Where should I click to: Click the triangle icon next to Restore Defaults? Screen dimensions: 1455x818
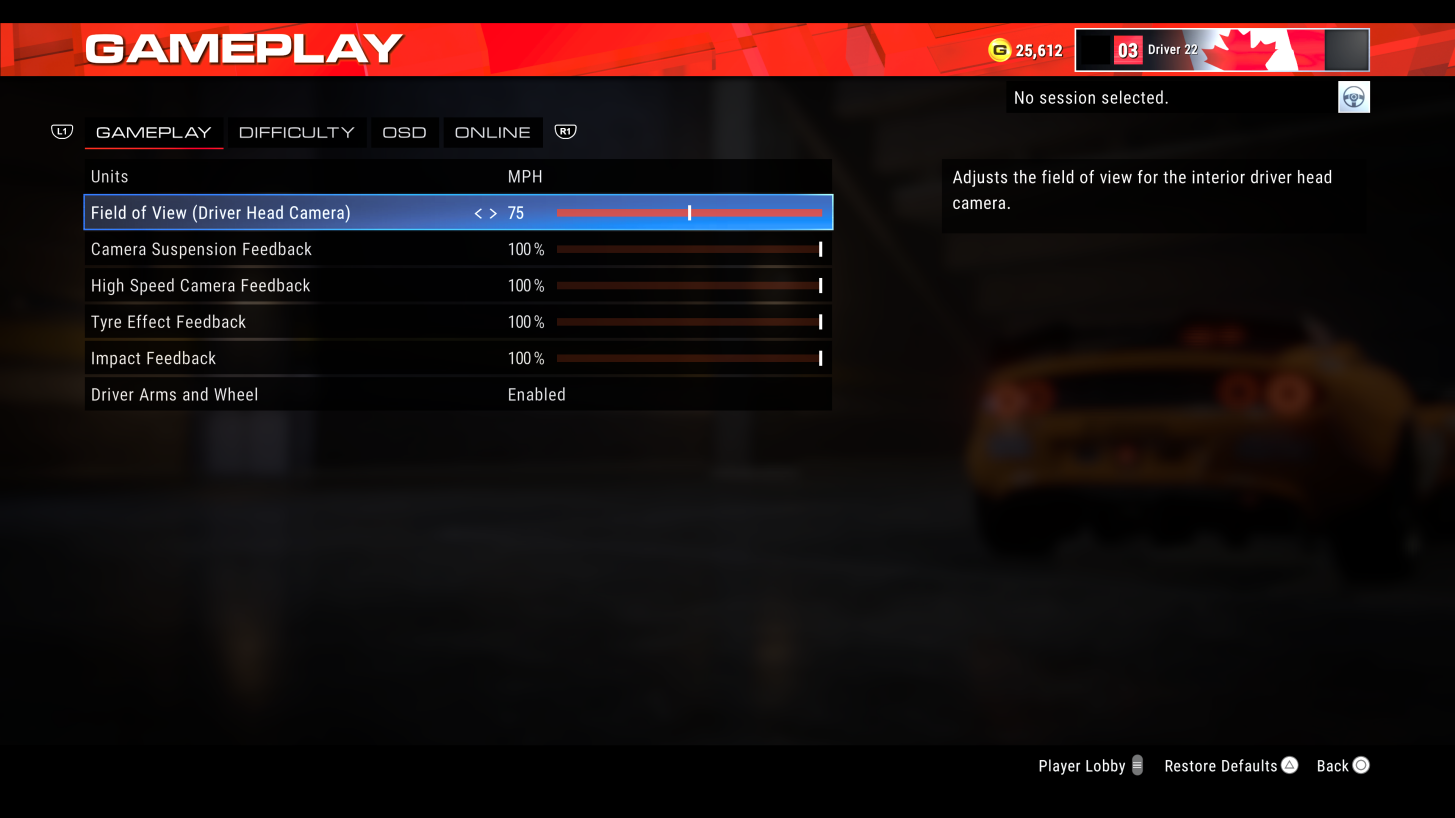[1289, 765]
